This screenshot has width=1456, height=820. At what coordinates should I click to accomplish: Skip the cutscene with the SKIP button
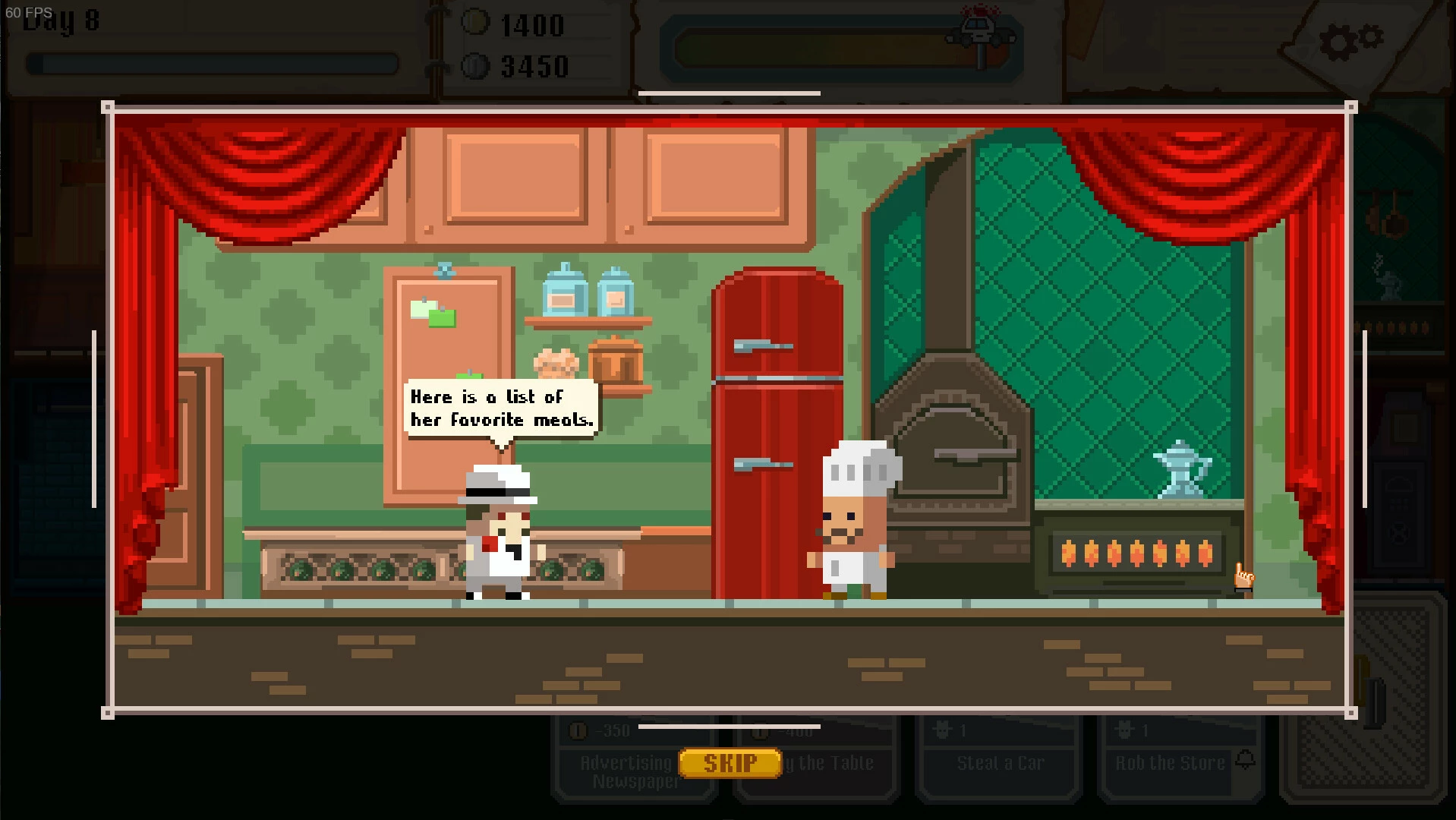pyautogui.click(x=730, y=763)
